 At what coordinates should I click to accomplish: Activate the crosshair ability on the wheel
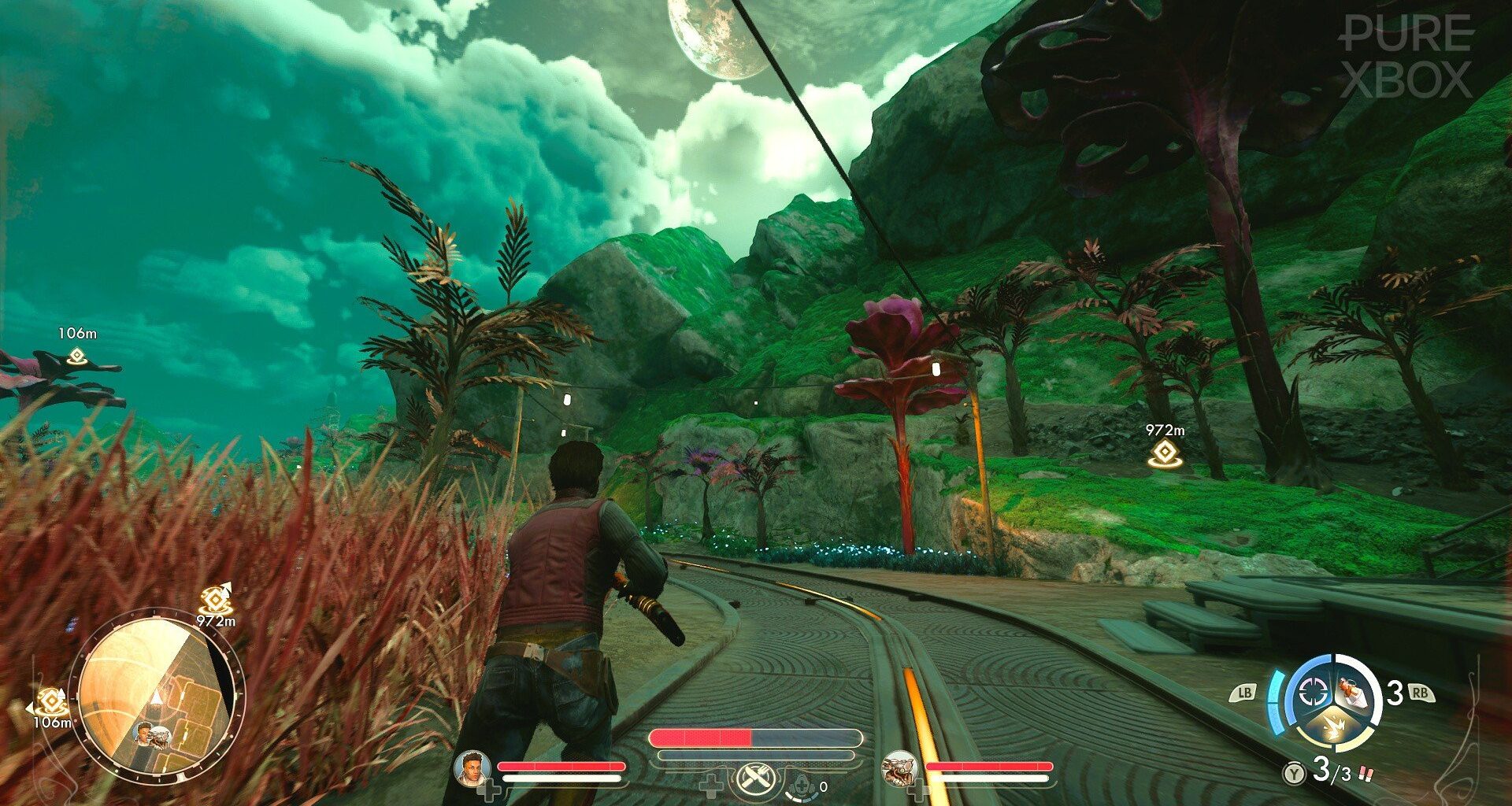pos(1313,692)
